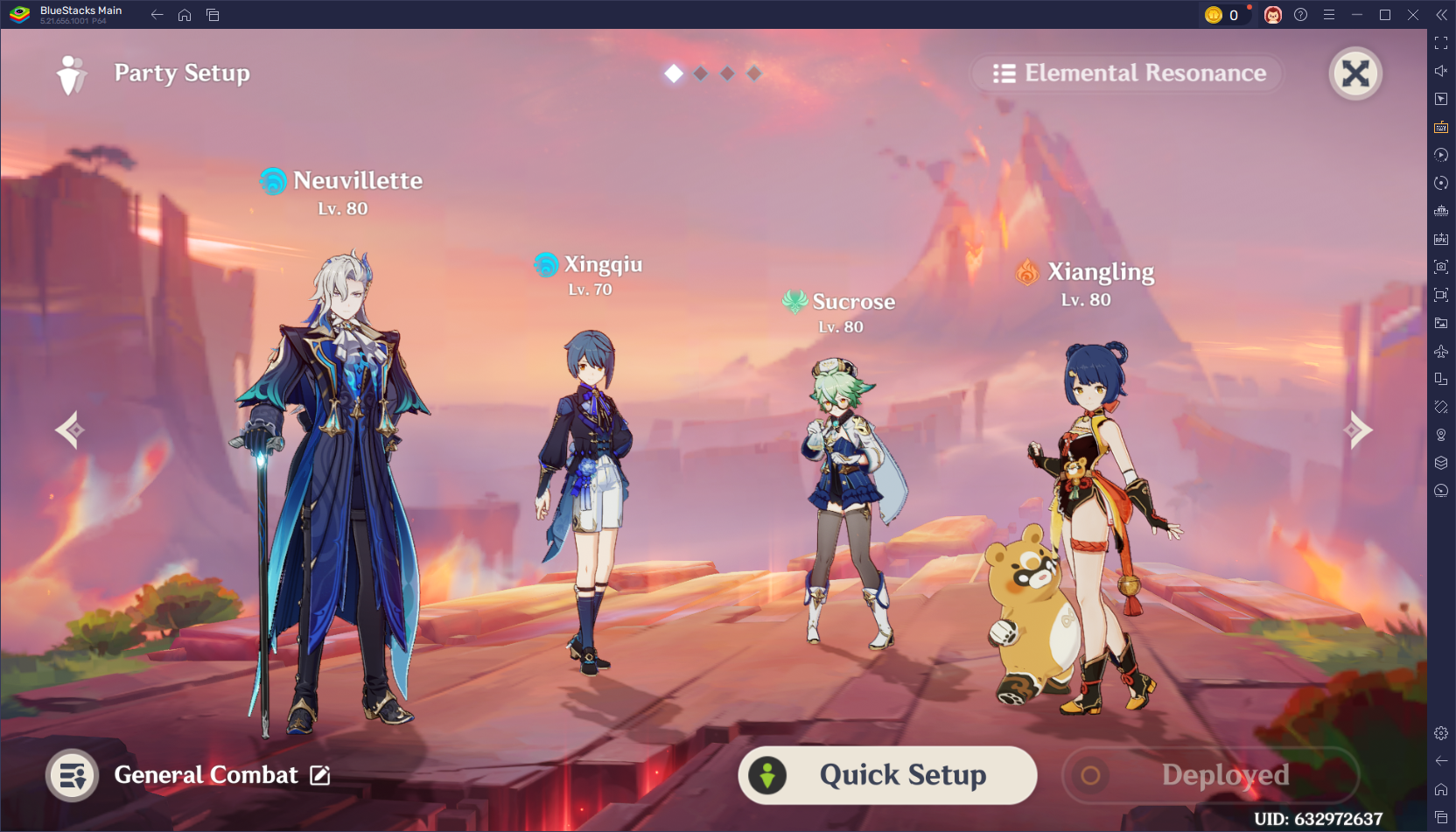Open the screenshot capture tool

1440,267
